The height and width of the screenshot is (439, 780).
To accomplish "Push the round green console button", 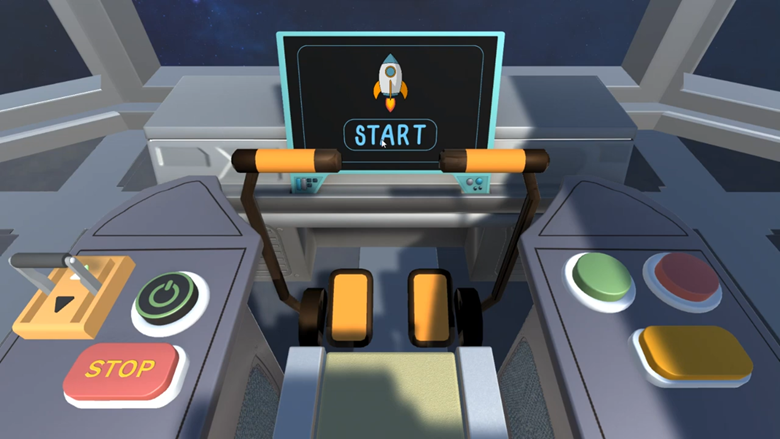I will 601,276.
